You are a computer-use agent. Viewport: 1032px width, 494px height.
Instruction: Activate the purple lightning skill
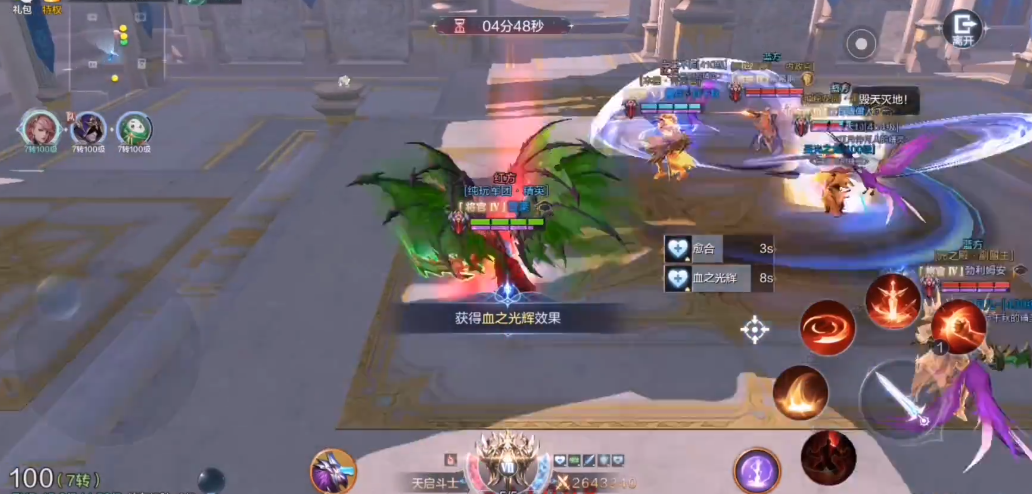(757, 470)
